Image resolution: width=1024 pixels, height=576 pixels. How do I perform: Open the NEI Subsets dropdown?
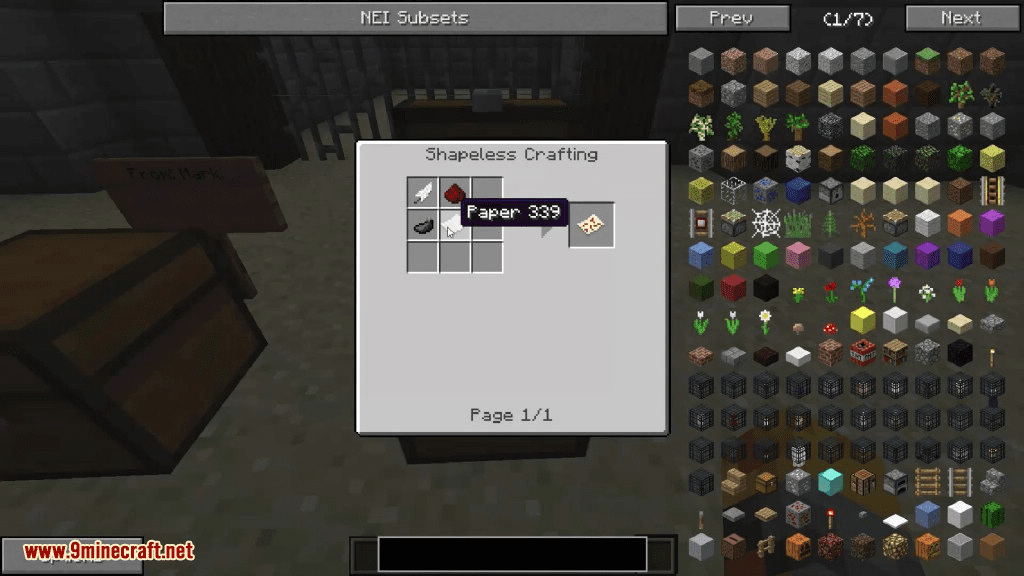414,18
